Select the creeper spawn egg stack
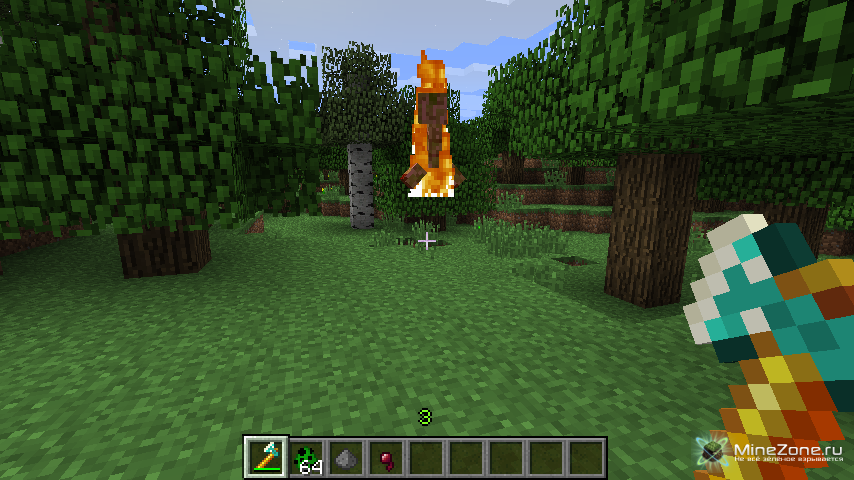The image size is (854, 480). (307, 458)
